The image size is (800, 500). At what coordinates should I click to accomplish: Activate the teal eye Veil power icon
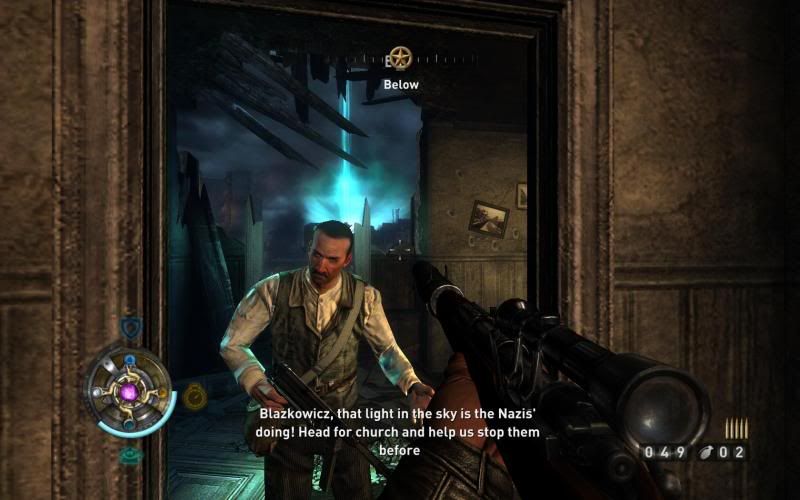click(x=130, y=455)
